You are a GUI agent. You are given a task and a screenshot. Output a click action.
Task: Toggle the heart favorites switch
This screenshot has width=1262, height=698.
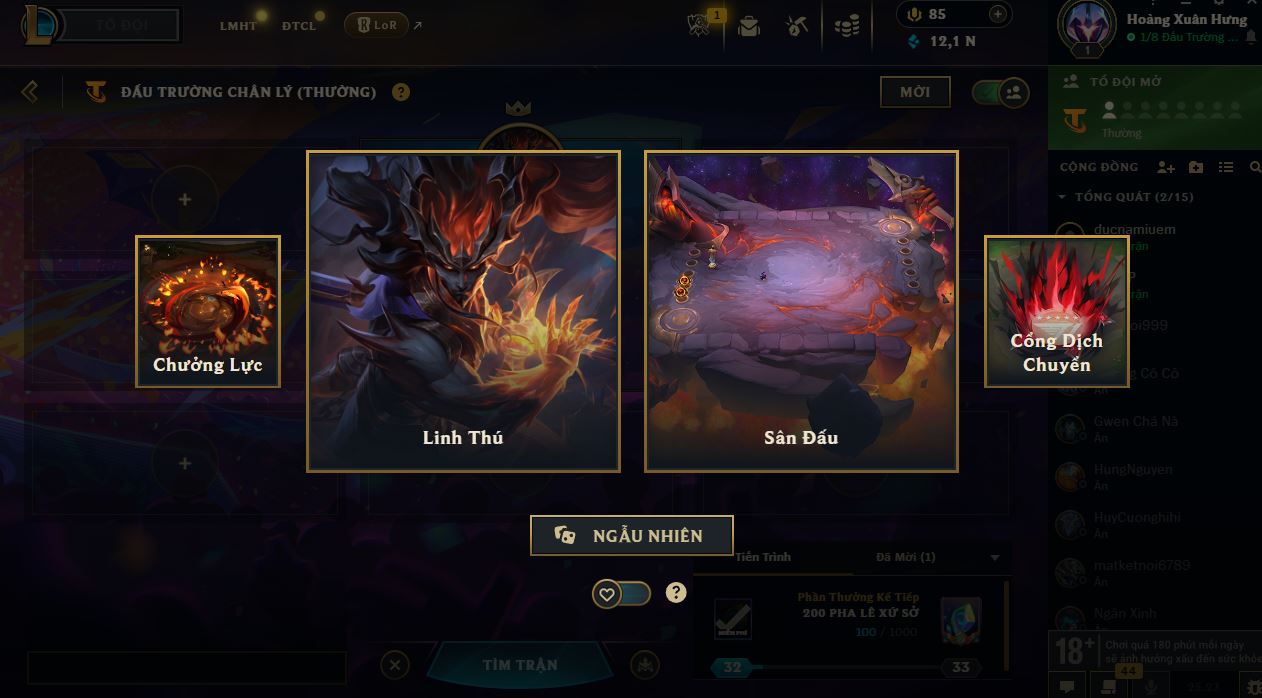click(x=621, y=593)
